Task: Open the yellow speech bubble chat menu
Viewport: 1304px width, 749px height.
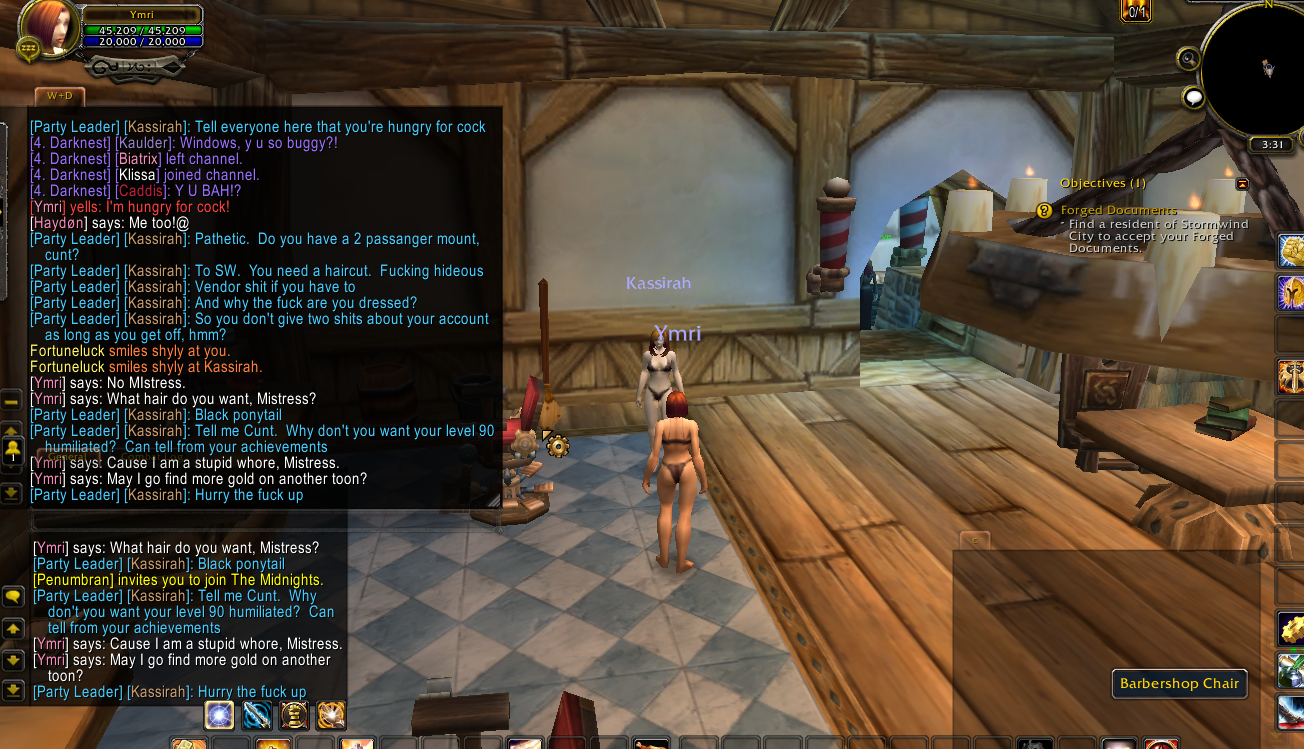Action: coord(13,597)
